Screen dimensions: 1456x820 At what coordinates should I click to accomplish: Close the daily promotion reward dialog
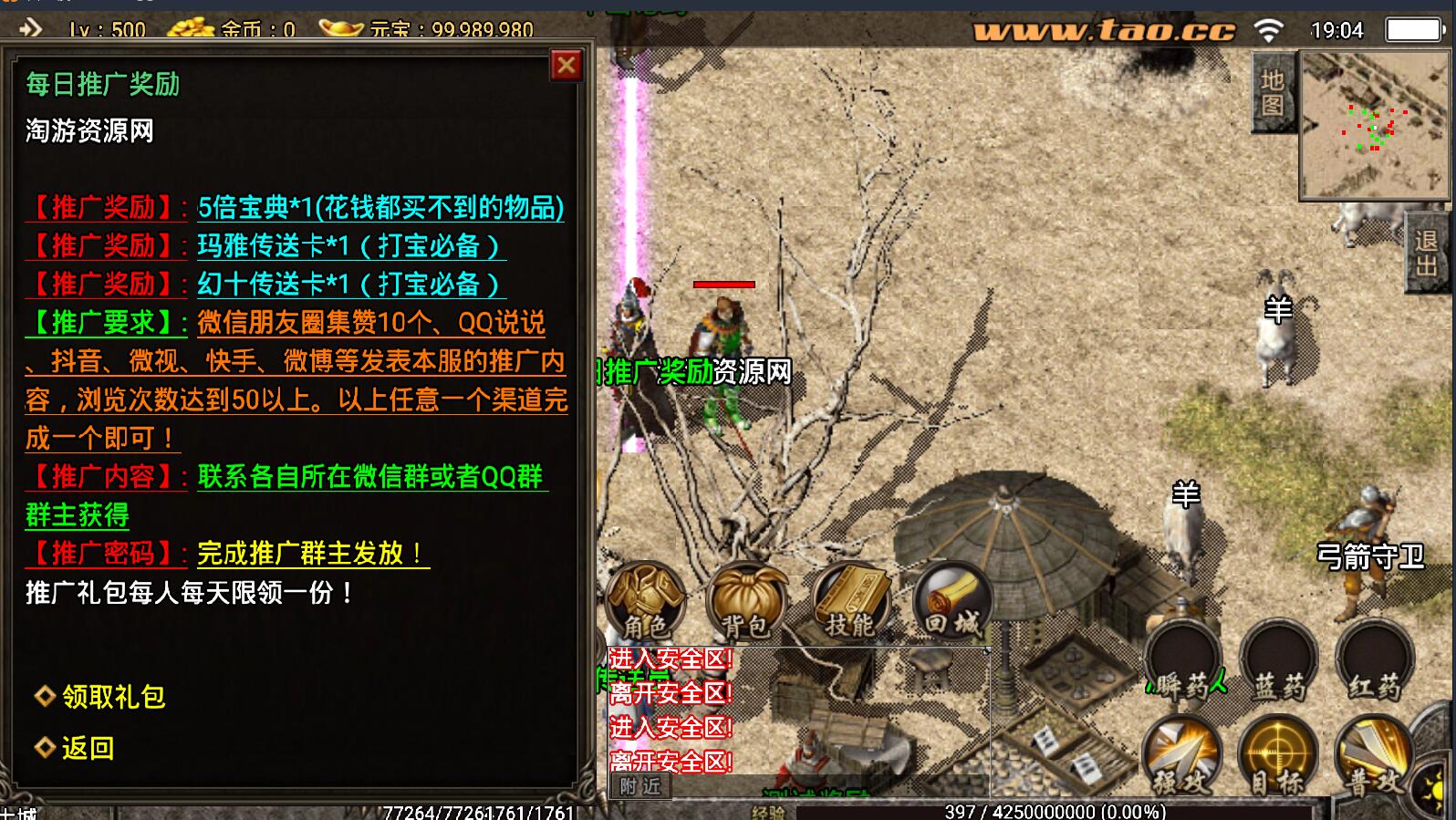566,65
